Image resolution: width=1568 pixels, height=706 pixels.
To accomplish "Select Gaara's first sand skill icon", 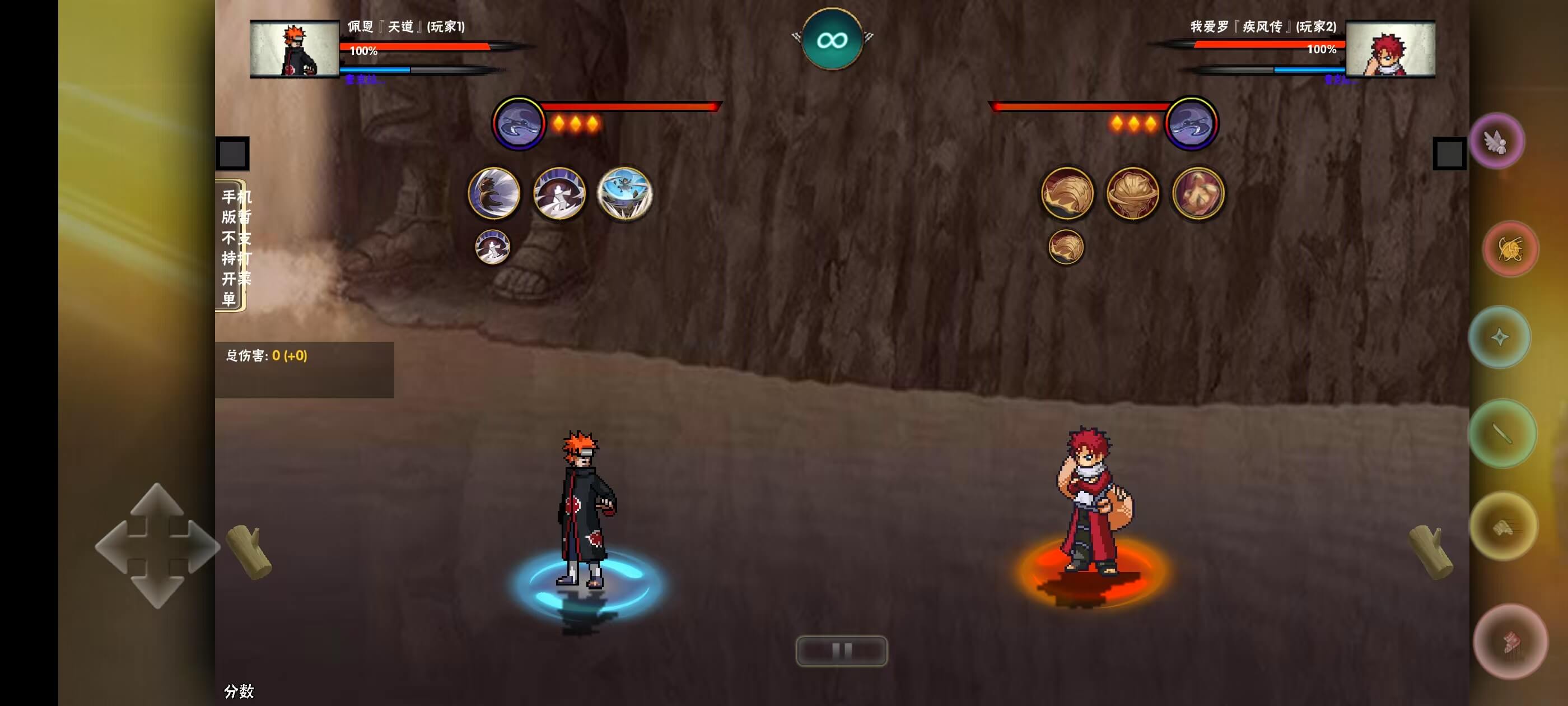I will click(1067, 193).
